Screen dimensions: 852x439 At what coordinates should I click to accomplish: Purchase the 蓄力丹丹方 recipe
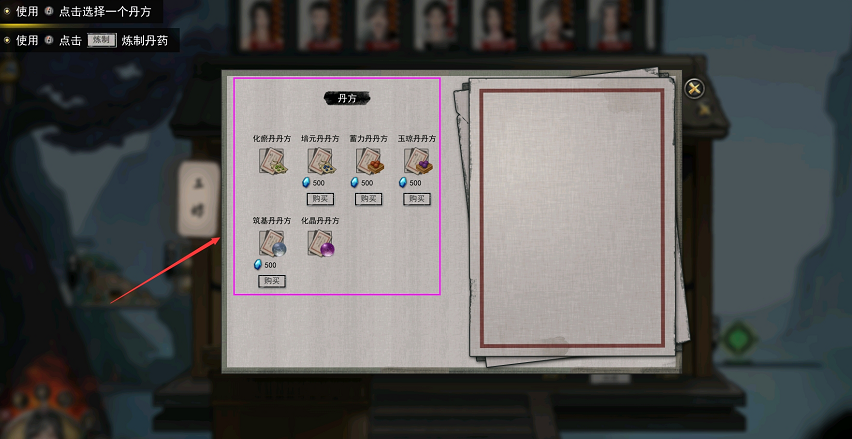[x=368, y=199]
